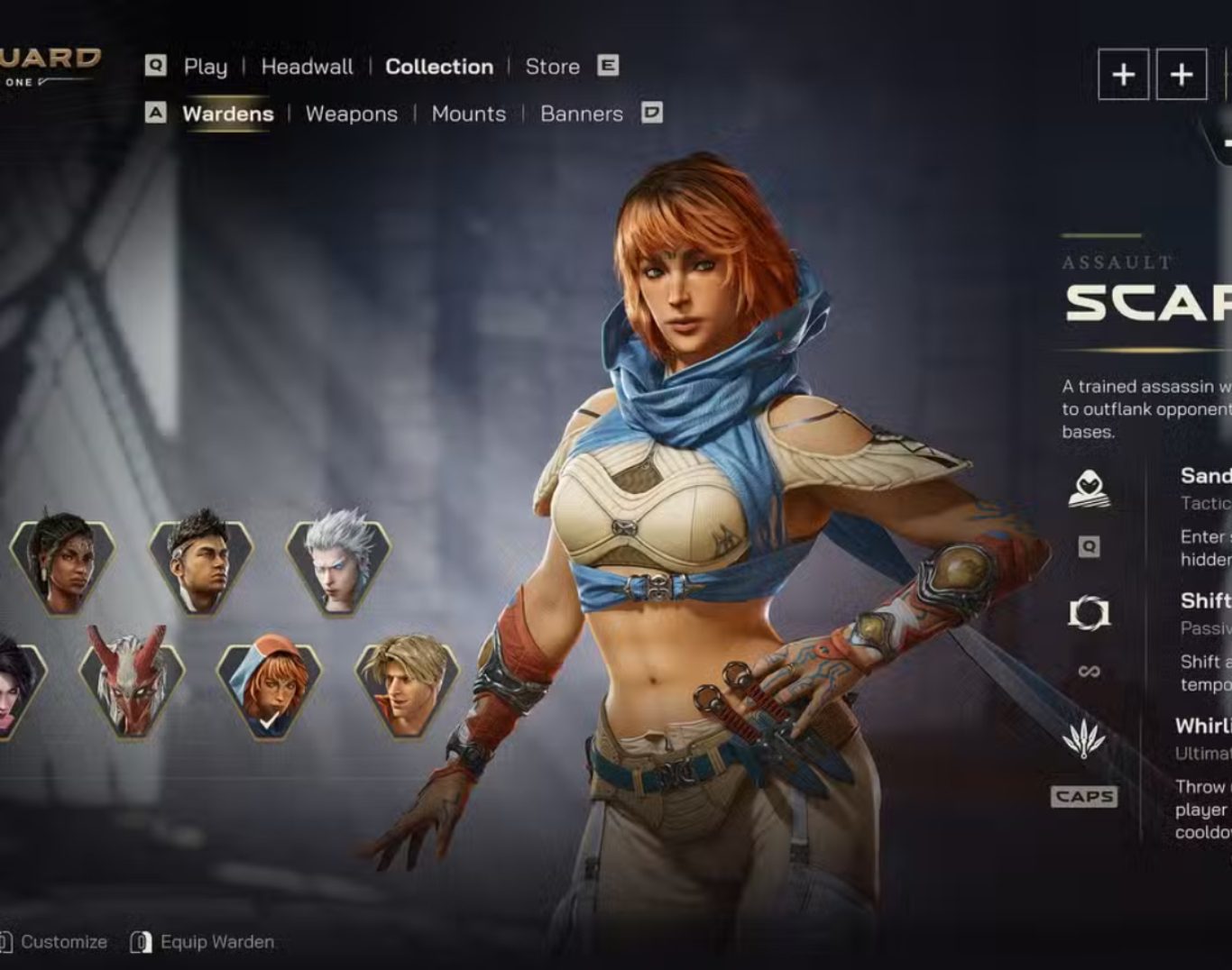Select the red horned mask warden
Viewport: 1232px width, 970px height.
click(x=132, y=682)
